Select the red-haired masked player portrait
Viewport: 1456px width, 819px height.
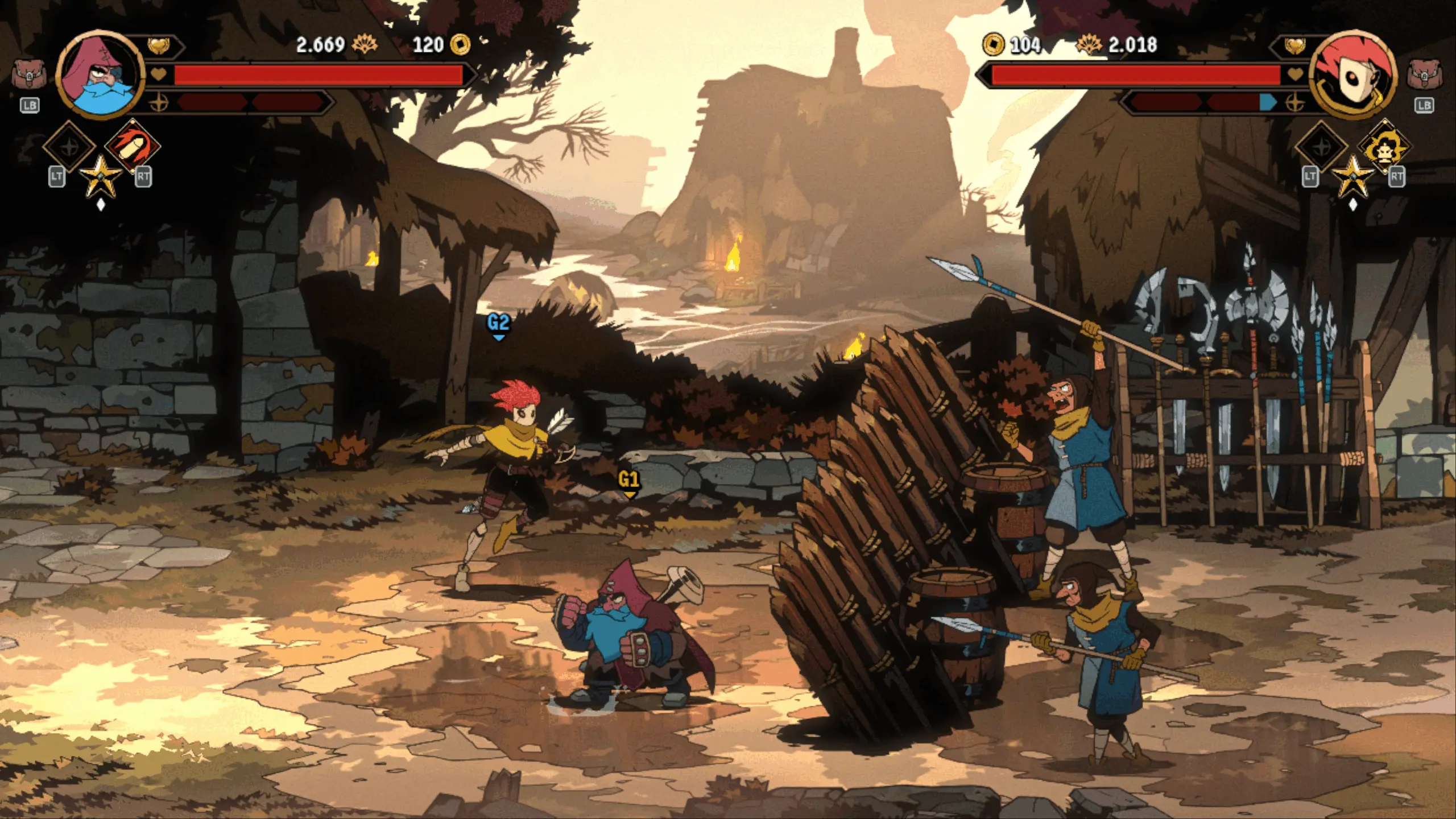tap(1354, 75)
